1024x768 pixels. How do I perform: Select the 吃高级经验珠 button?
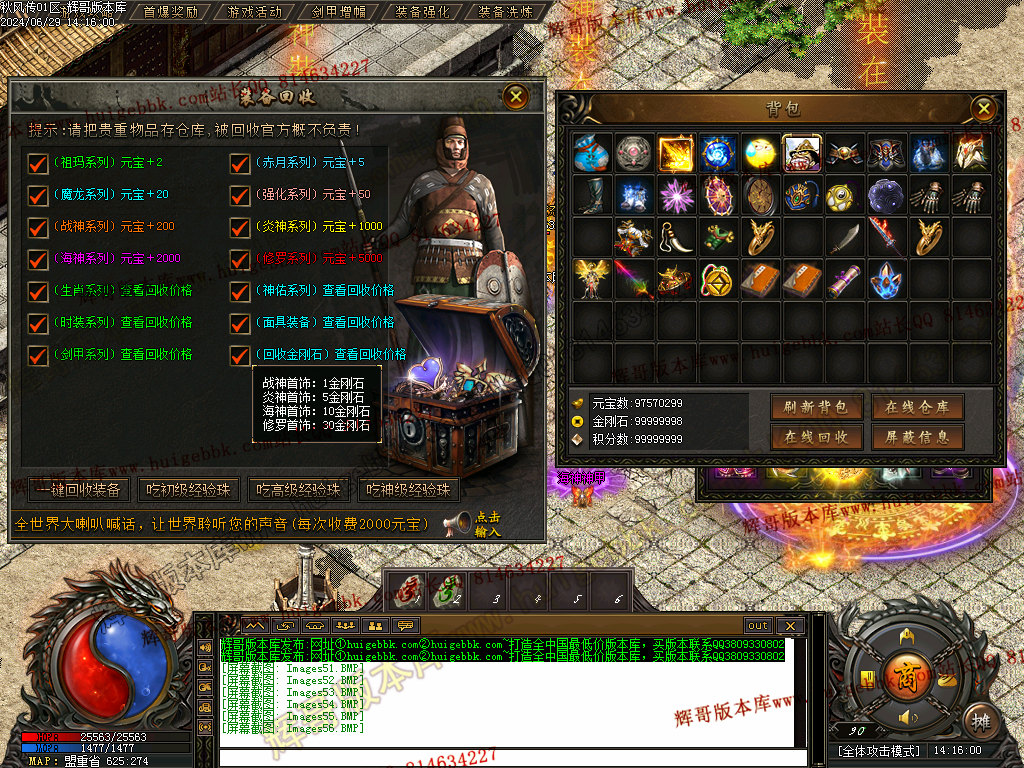coord(299,490)
